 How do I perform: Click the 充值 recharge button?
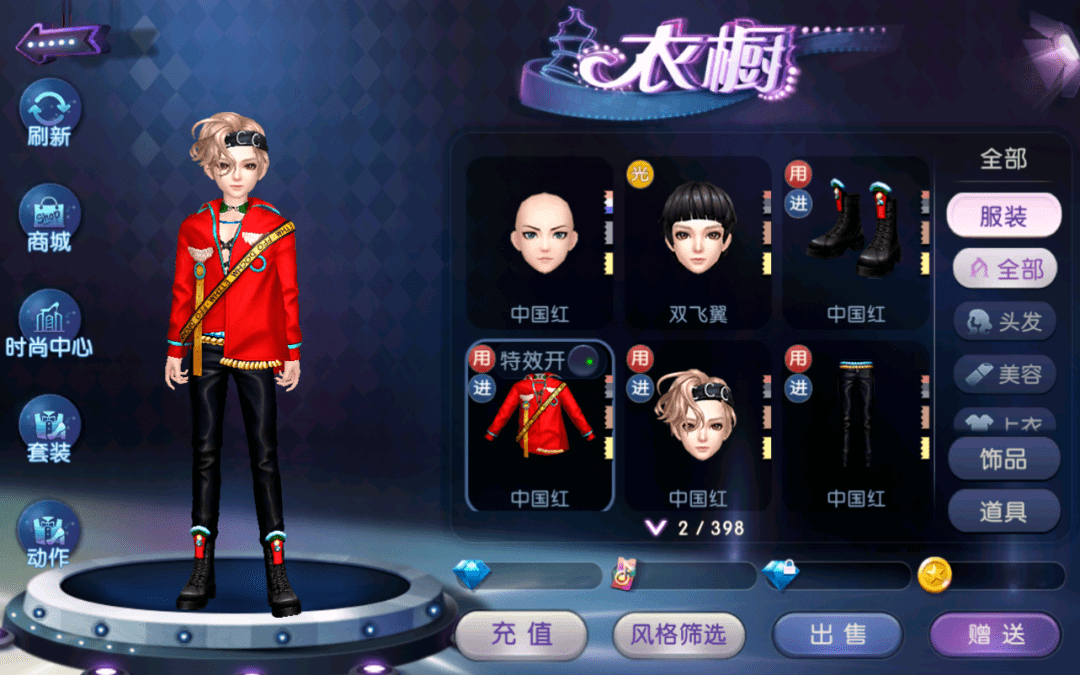click(521, 634)
